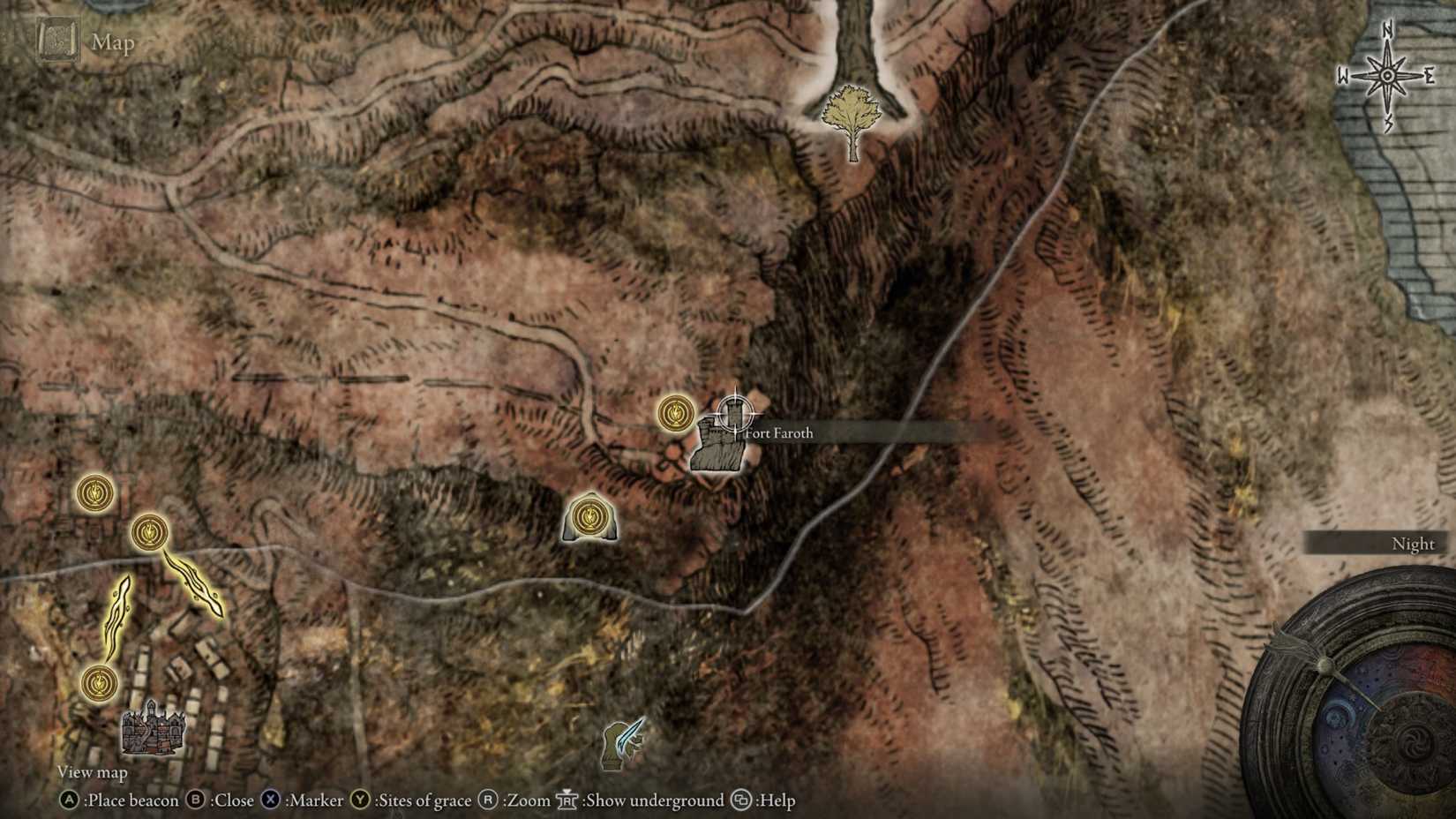Toggle Sites of grace display with Y
This screenshot has height=819, width=1456.
coord(356,801)
